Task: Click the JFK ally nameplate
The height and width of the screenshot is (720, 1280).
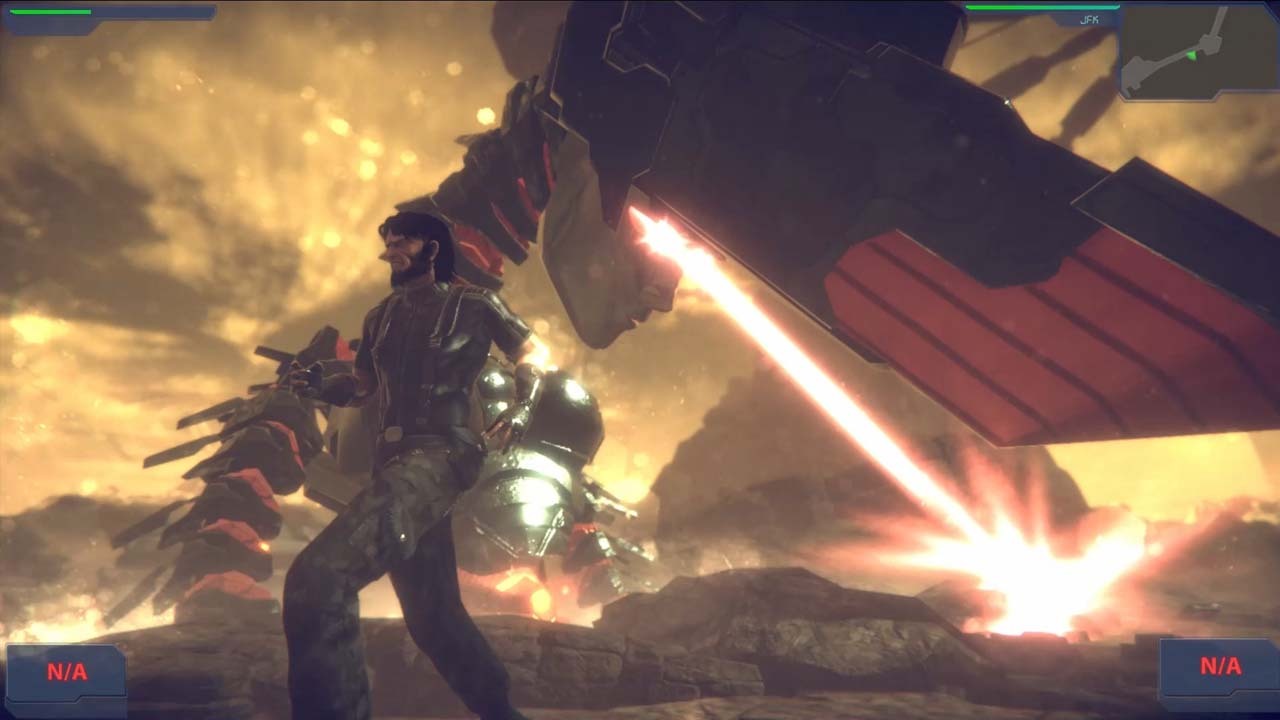Action: point(1089,18)
